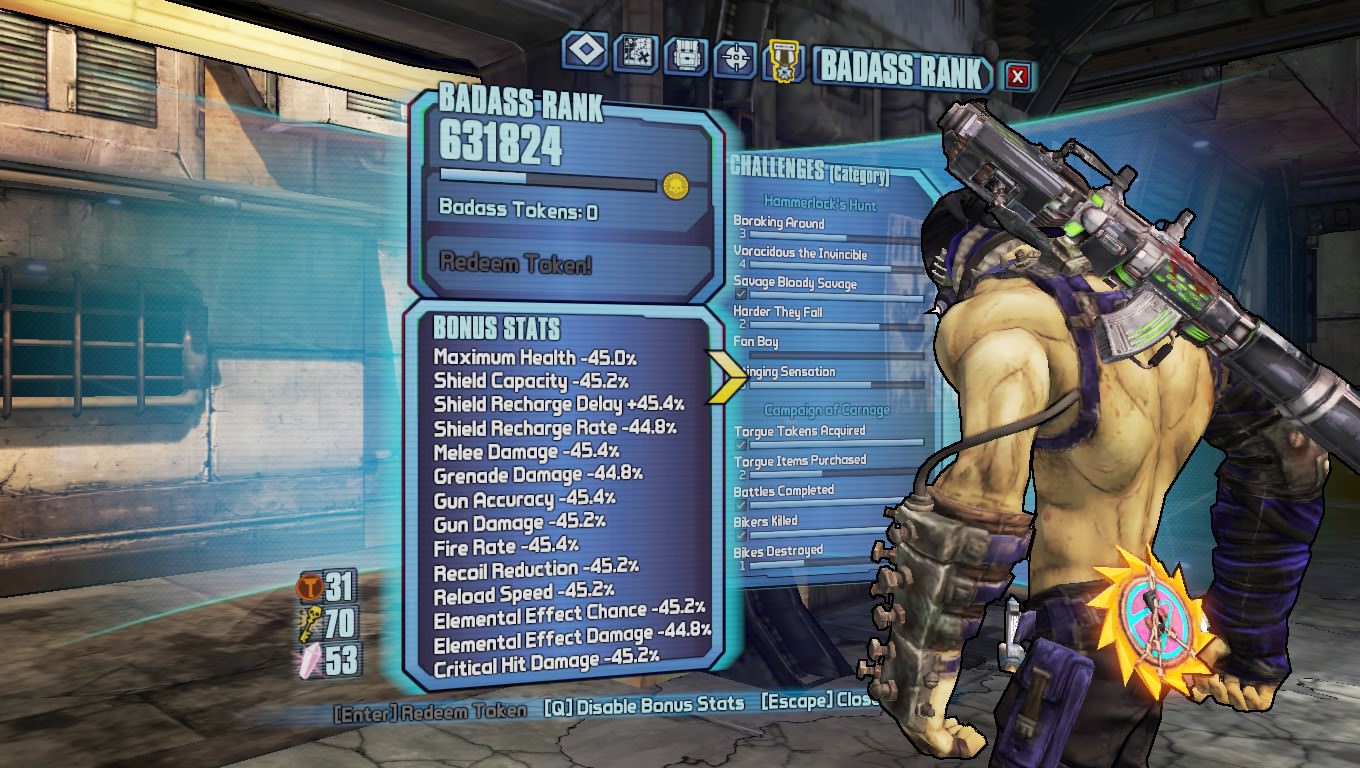The width and height of the screenshot is (1360, 768).
Task: Close the Badass Rank menu
Action: click(1017, 75)
